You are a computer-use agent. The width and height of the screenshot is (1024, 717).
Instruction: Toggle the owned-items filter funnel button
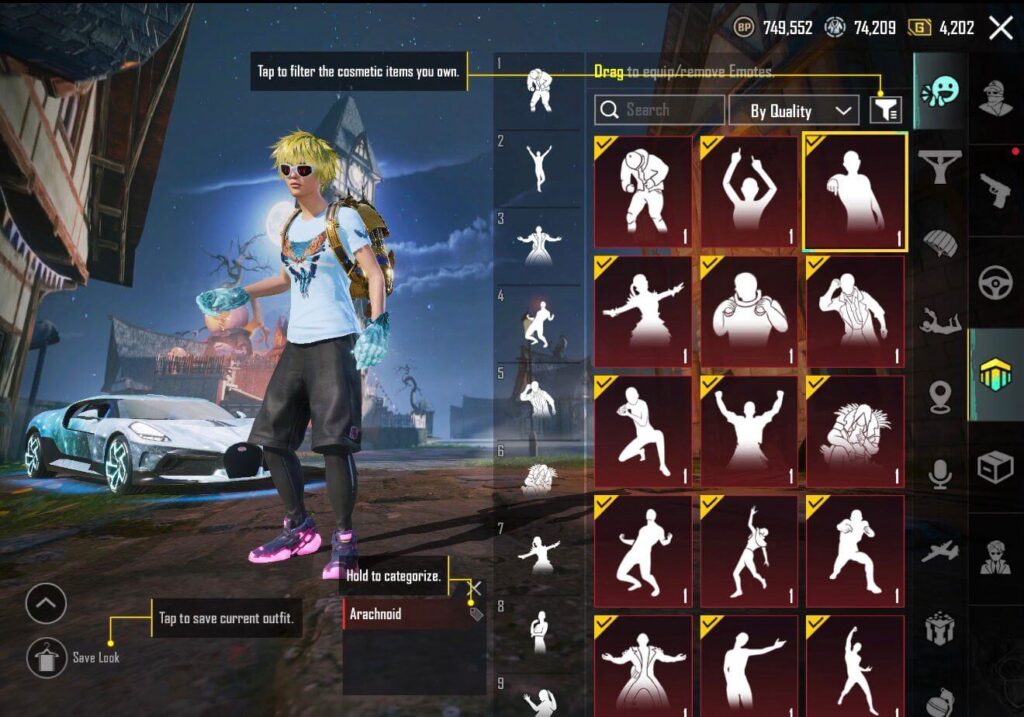click(885, 110)
